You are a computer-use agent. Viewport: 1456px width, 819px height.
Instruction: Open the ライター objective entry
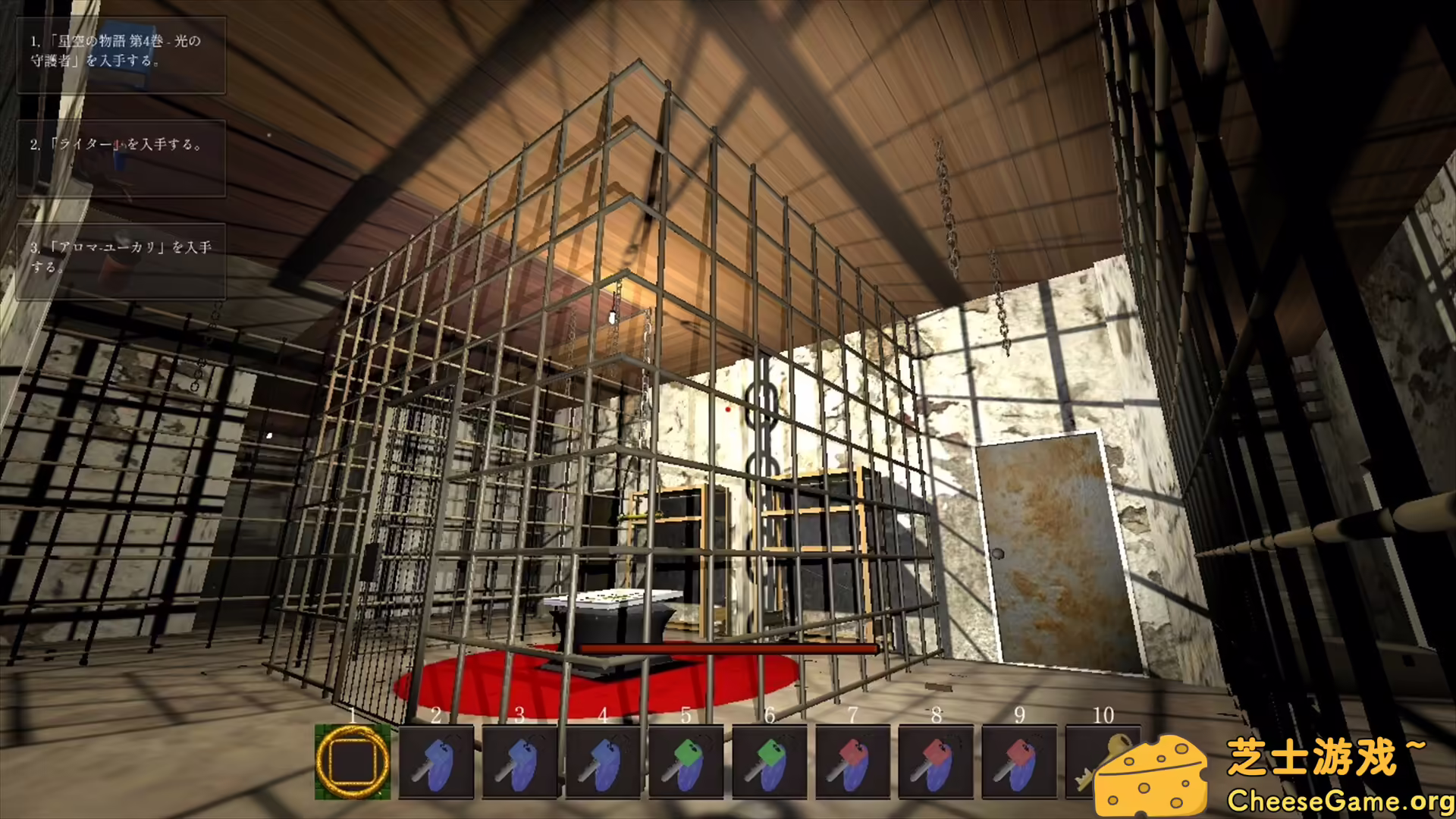tap(121, 158)
